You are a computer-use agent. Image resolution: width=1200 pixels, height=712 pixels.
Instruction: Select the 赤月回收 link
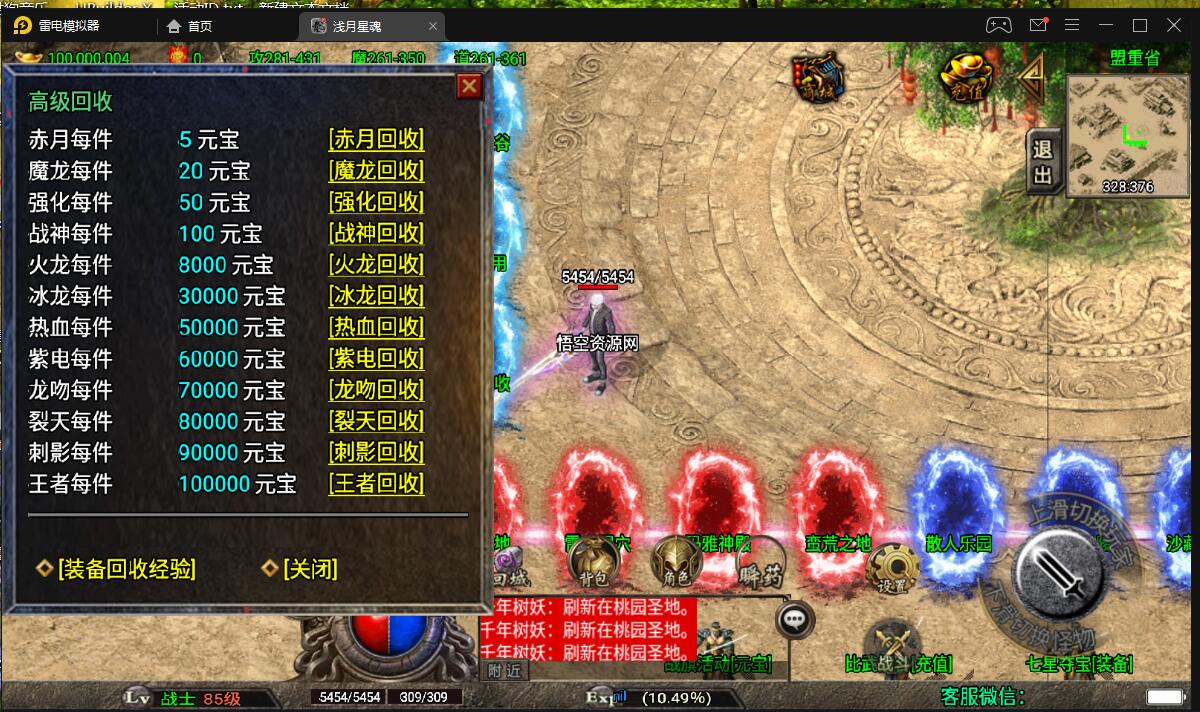point(376,139)
